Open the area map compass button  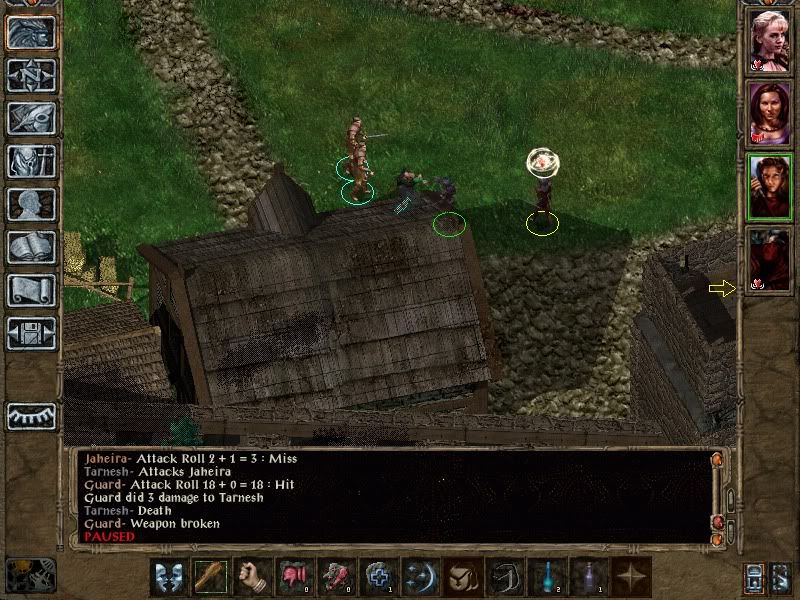pos(31,75)
